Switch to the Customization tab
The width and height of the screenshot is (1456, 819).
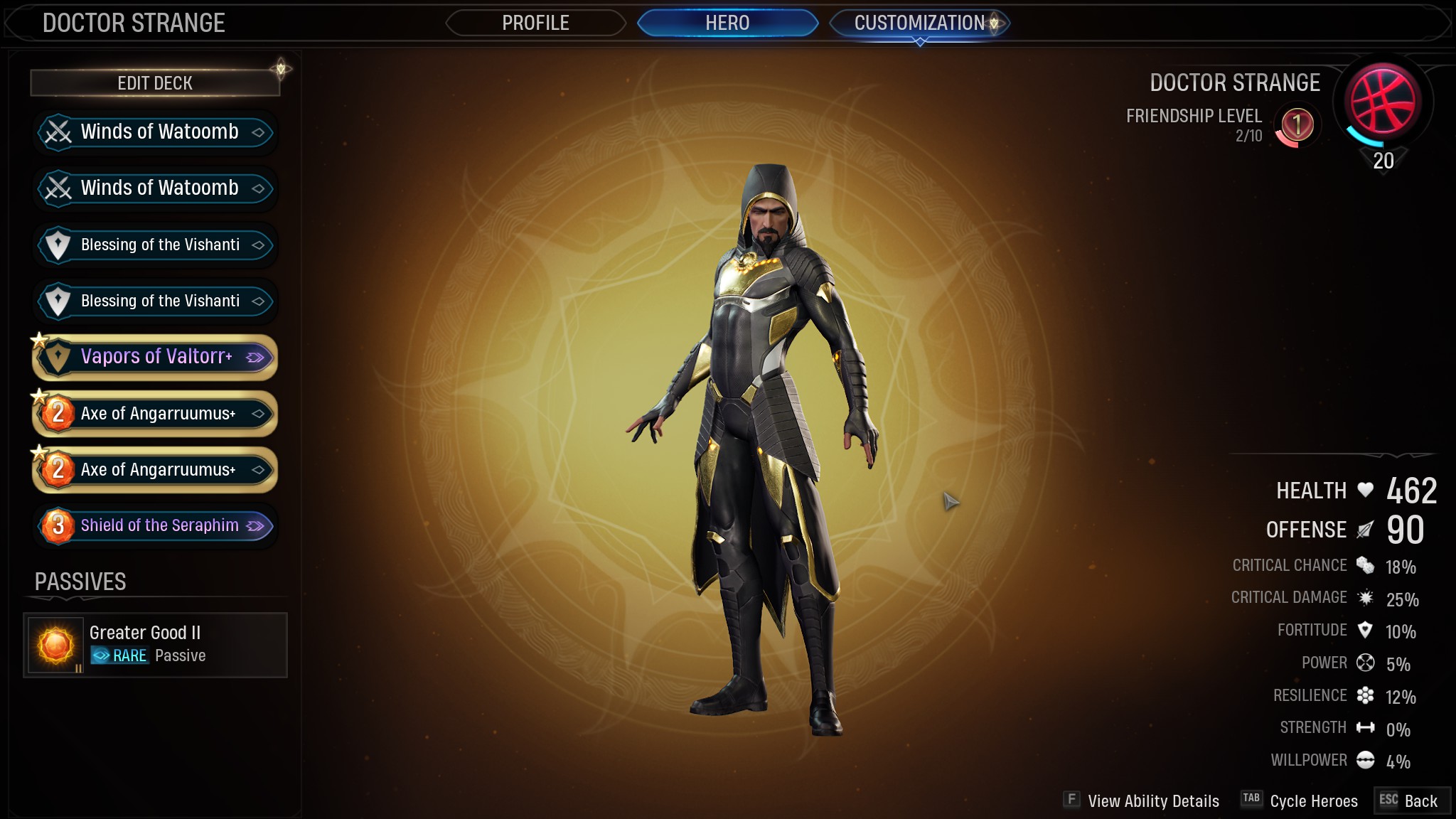coord(919,23)
